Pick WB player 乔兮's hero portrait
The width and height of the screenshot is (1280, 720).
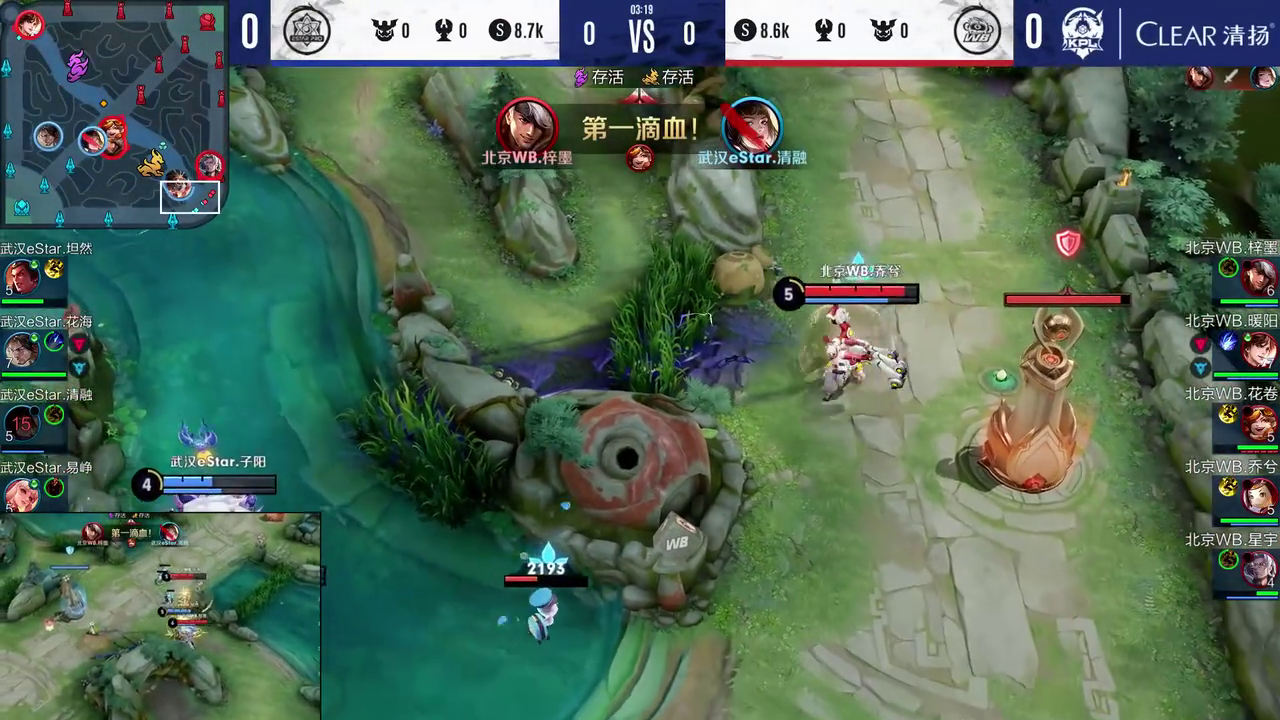click(1259, 496)
